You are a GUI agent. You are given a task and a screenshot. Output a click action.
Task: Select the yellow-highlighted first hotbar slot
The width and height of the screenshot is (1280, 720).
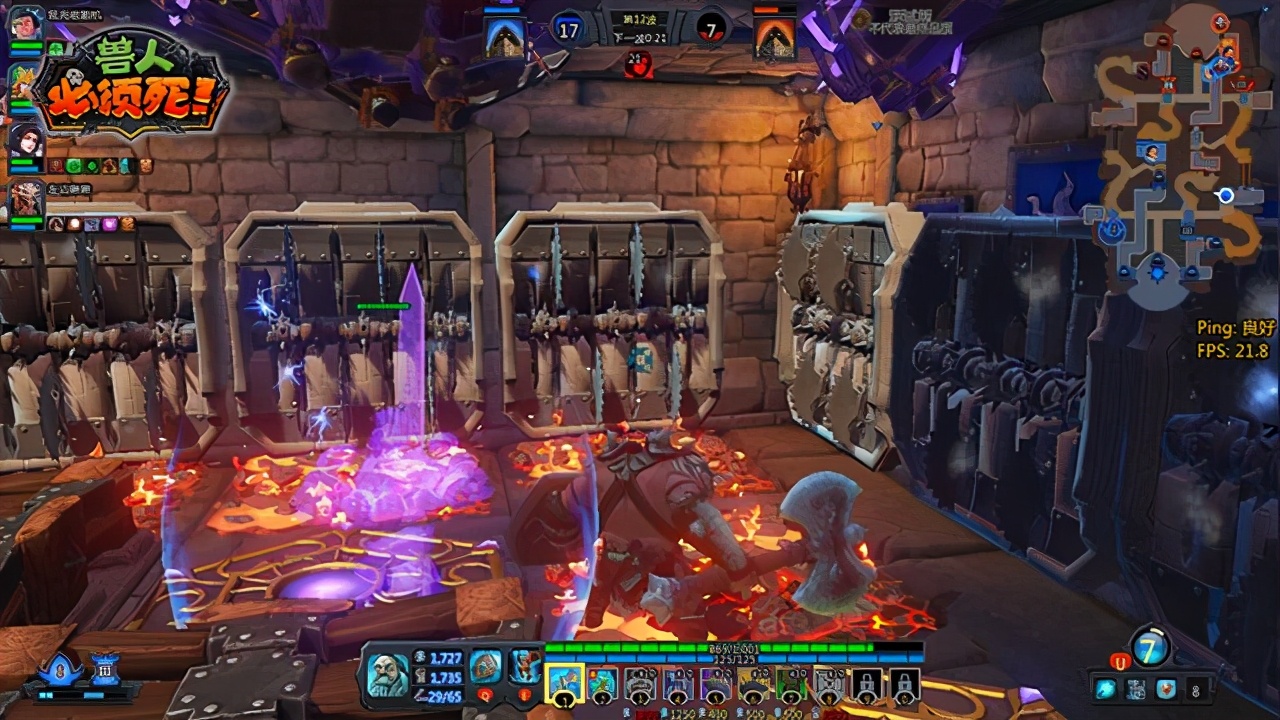coord(563,683)
